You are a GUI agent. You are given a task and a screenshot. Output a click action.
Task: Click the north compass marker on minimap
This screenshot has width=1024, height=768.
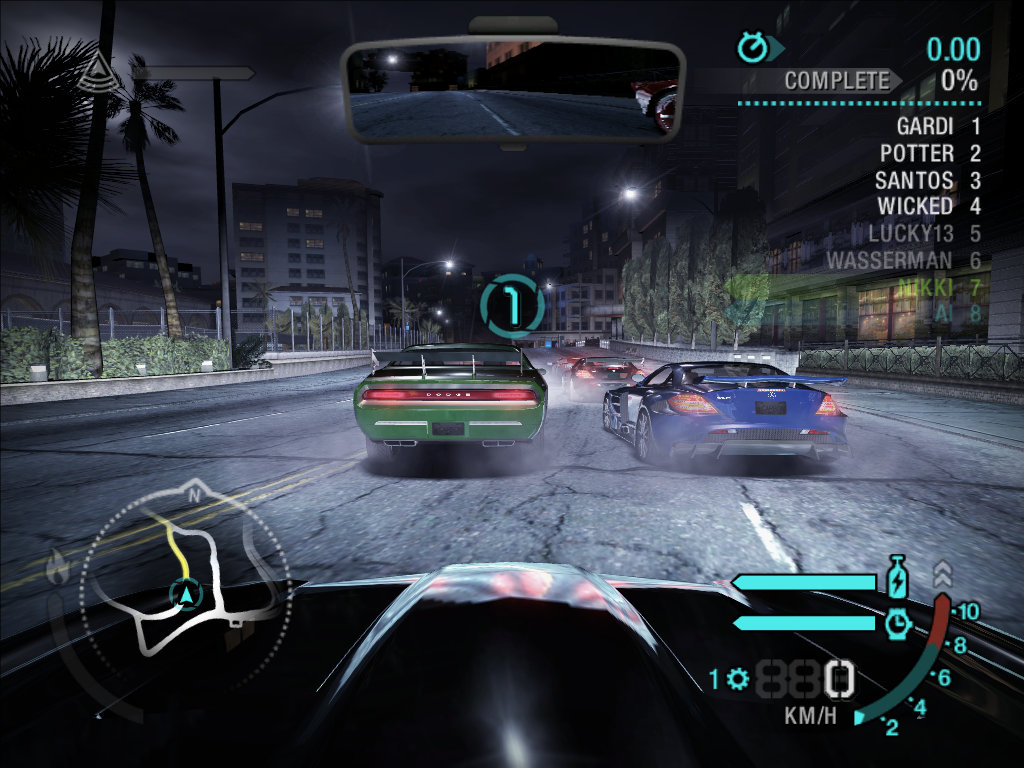pos(195,493)
